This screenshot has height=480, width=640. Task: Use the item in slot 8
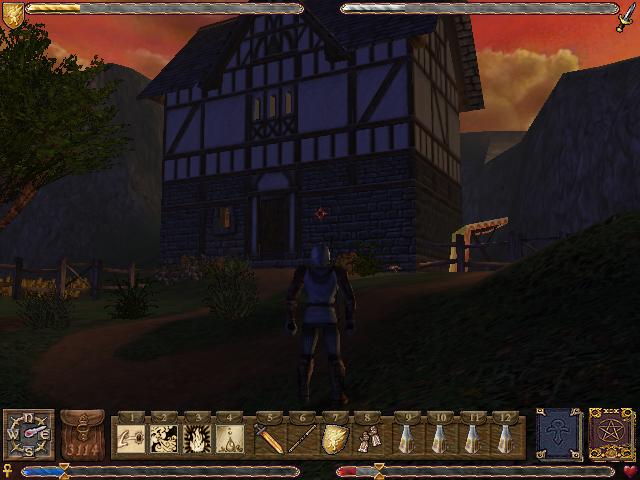(x=370, y=437)
